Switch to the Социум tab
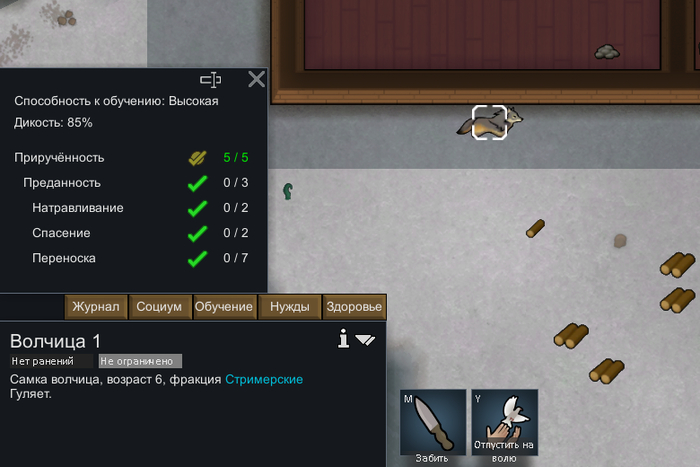700x467 pixels. pyautogui.click(x=159, y=307)
